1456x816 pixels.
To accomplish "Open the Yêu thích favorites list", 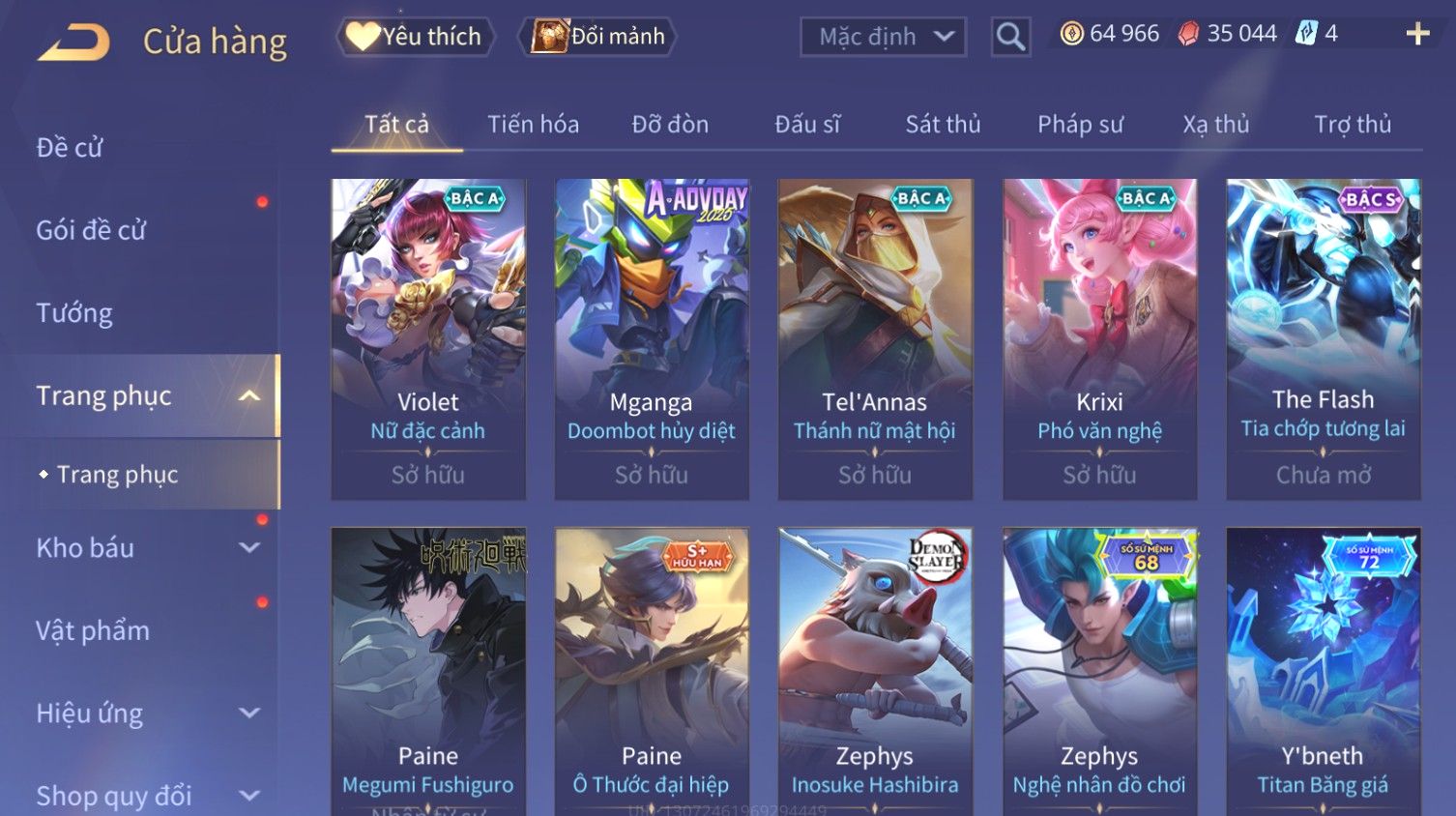I will [416, 37].
